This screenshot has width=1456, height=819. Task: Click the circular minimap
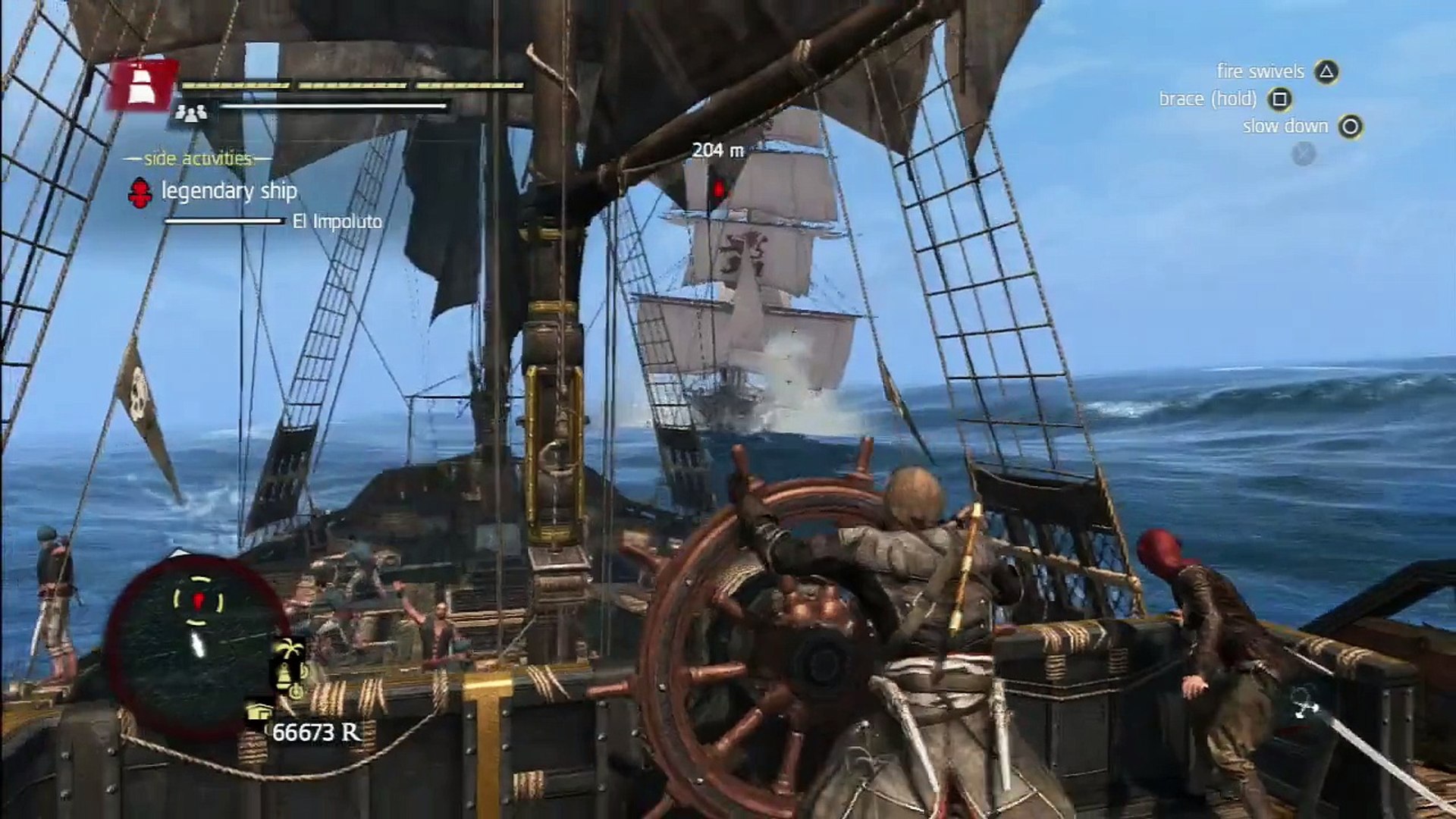pos(197,645)
